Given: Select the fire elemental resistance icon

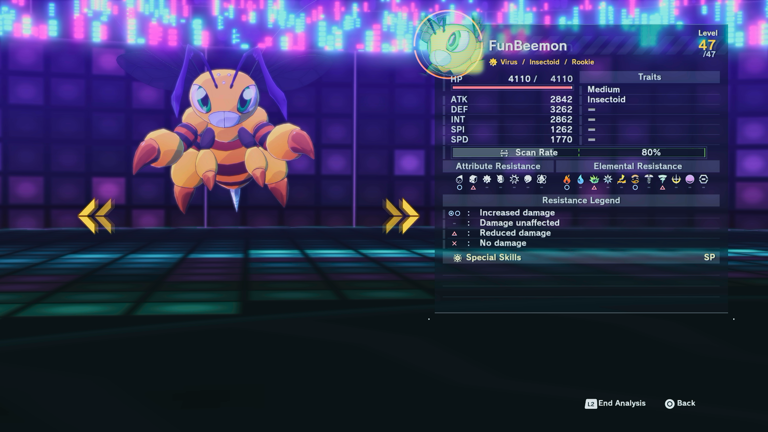Looking at the screenshot, I should [567, 180].
